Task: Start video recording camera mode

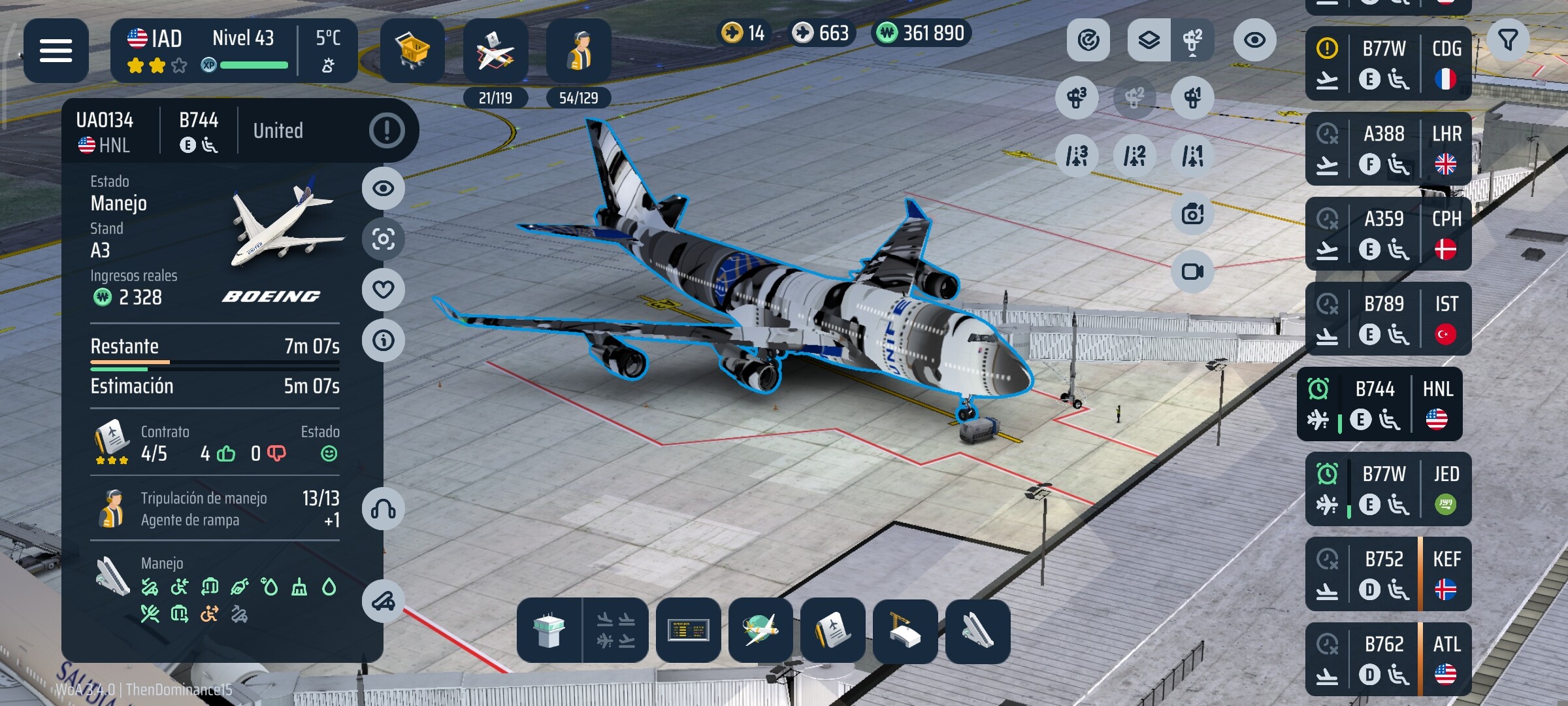Action: coord(1192,271)
